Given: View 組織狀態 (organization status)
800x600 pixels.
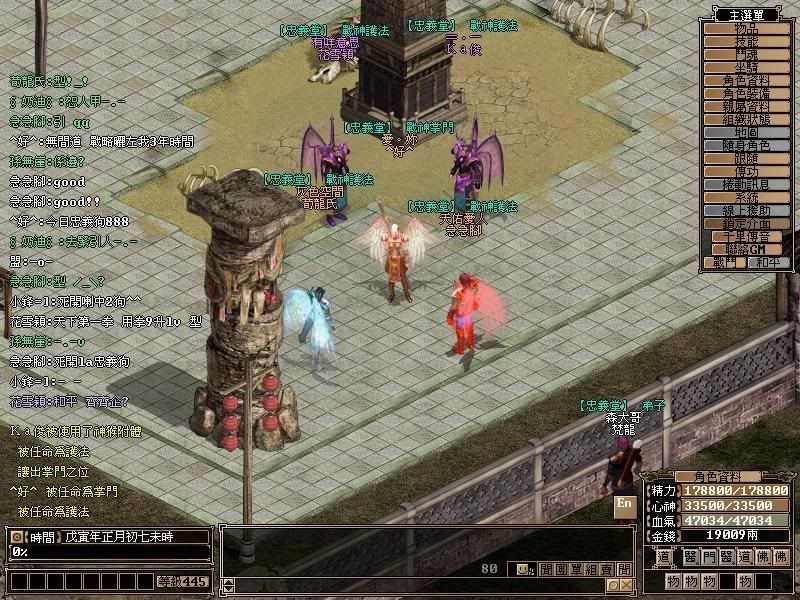Looking at the screenshot, I should (x=748, y=119).
